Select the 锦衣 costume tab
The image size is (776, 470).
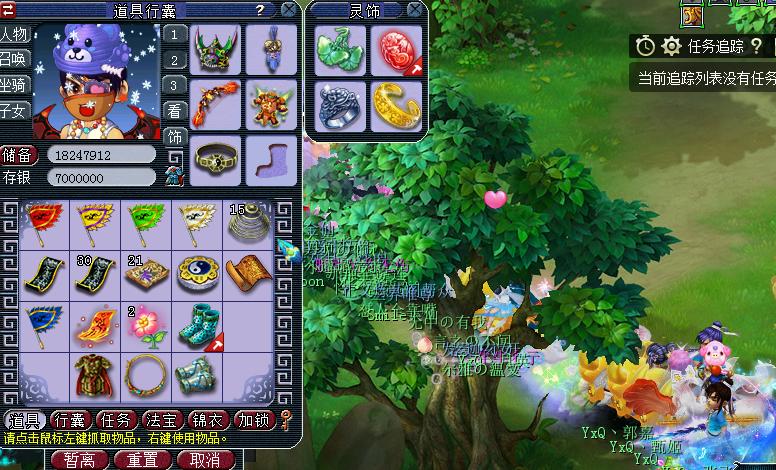207,420
